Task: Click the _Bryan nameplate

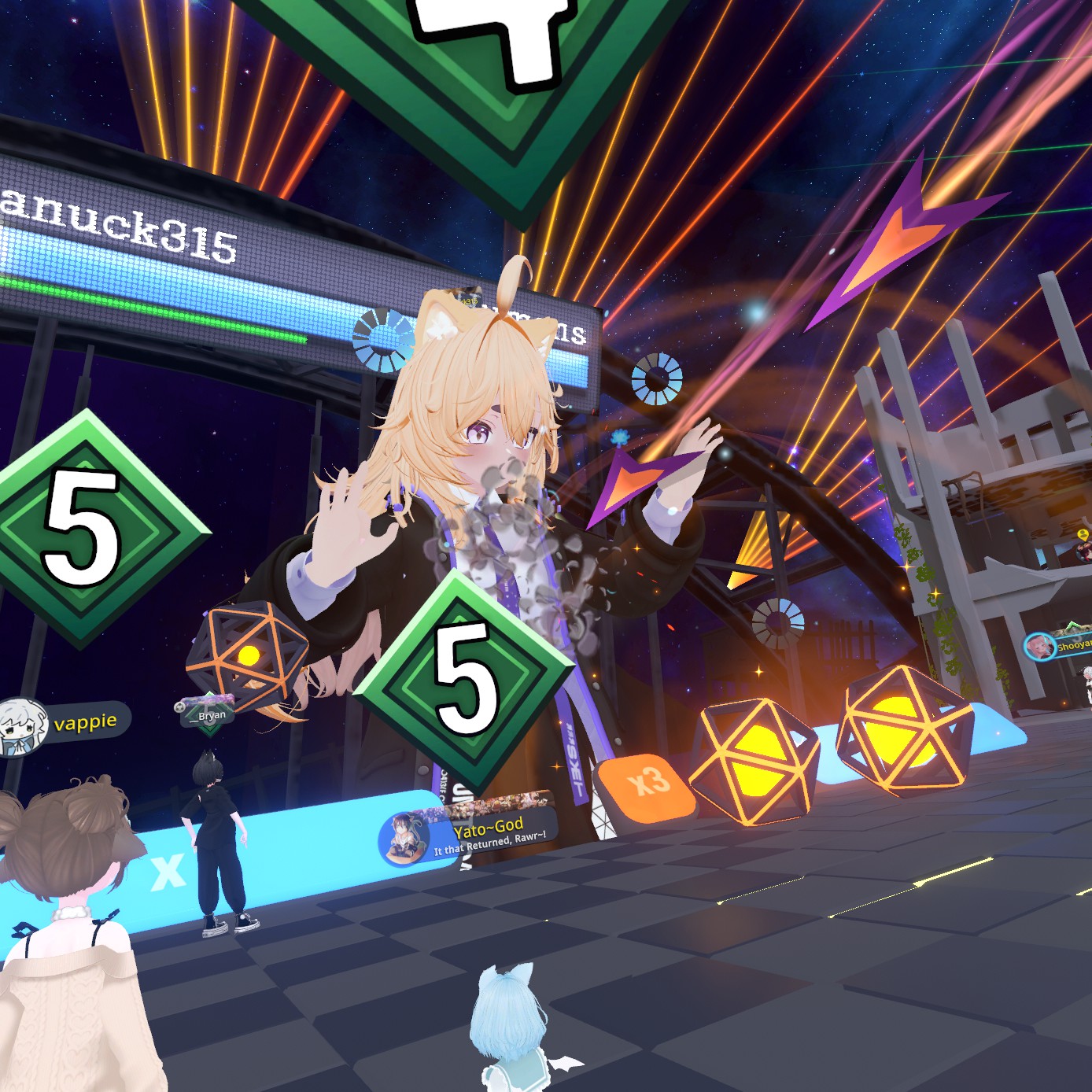Action: coord(208,714)
